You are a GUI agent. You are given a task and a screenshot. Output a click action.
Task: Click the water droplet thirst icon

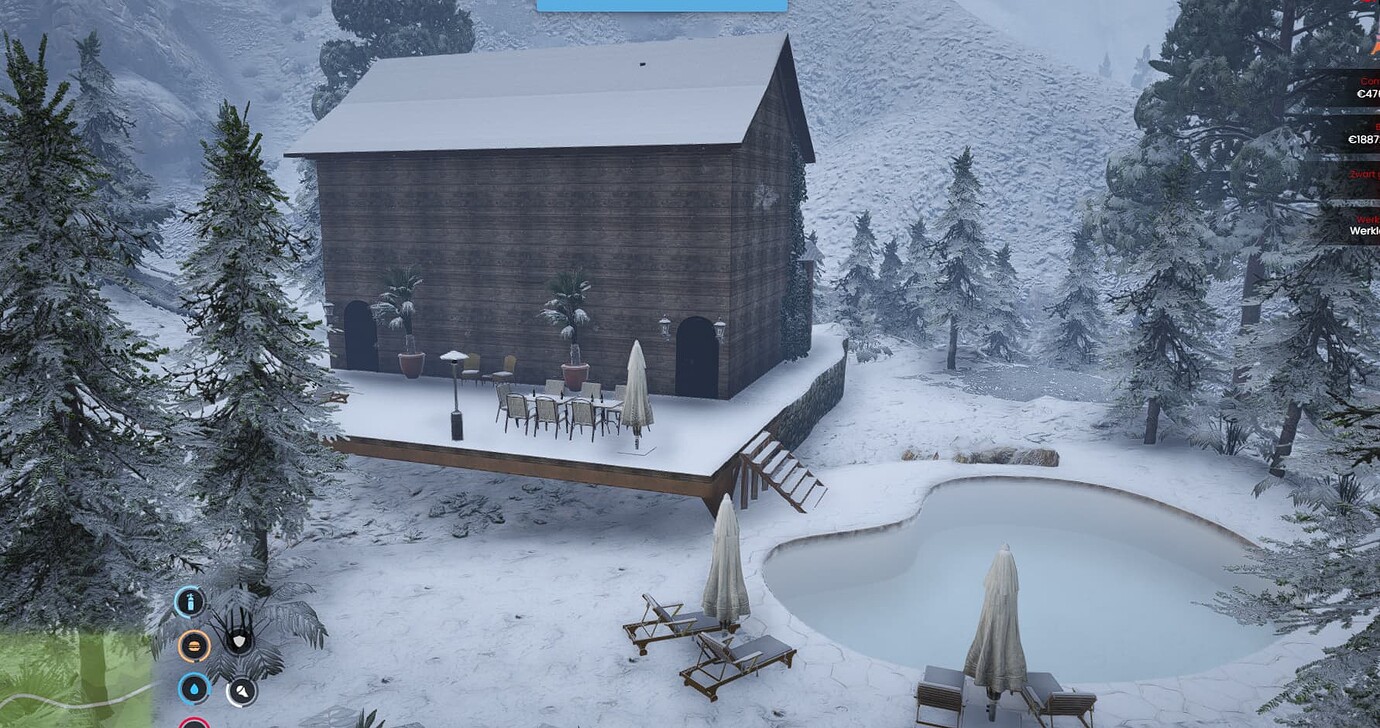196,688
